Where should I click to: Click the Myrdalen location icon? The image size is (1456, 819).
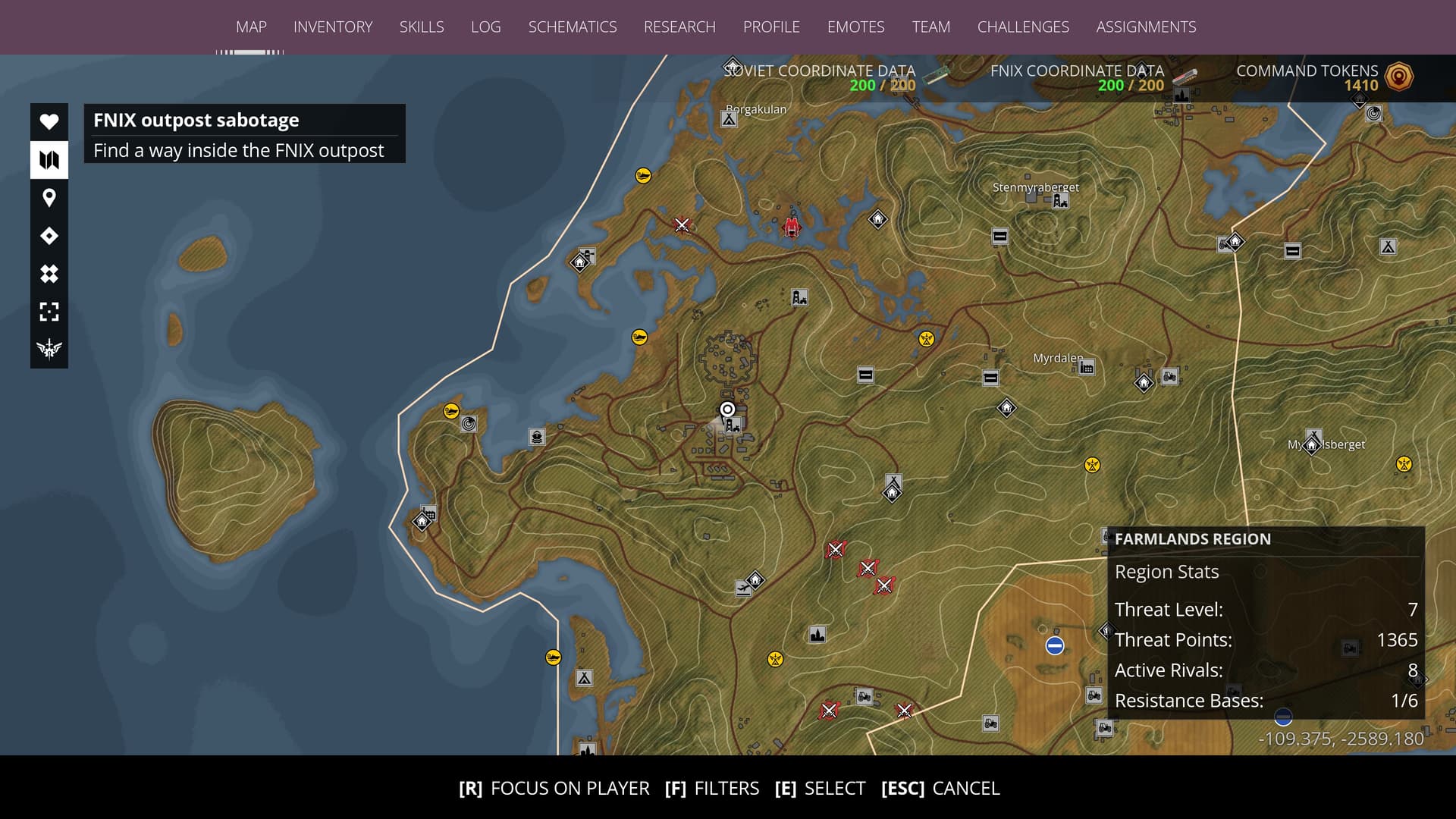click(1087, 368)
